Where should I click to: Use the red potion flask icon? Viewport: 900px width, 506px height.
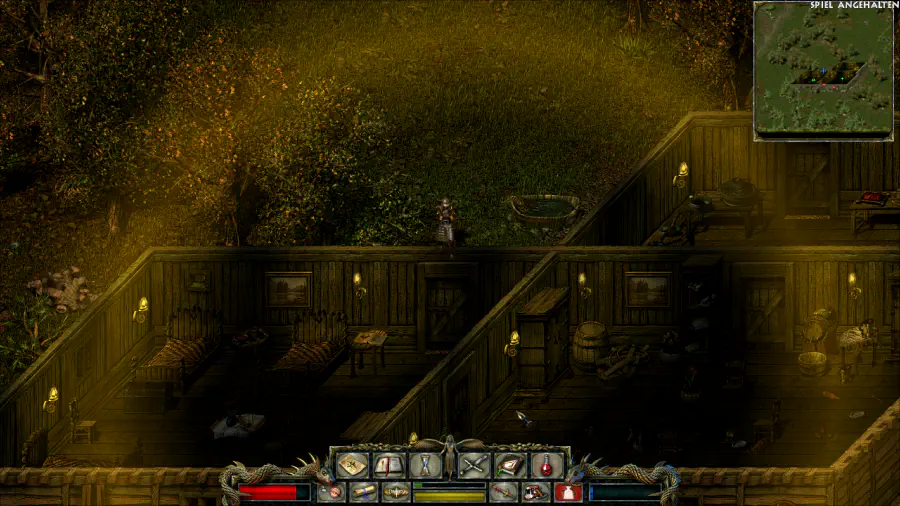click(545, 465)
